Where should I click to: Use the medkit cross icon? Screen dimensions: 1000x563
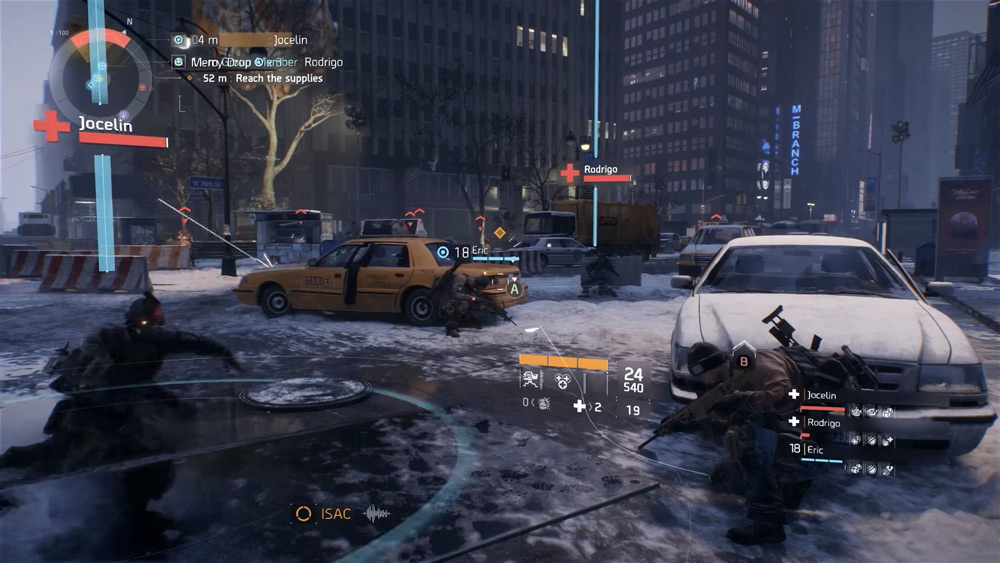pos(579,406)
